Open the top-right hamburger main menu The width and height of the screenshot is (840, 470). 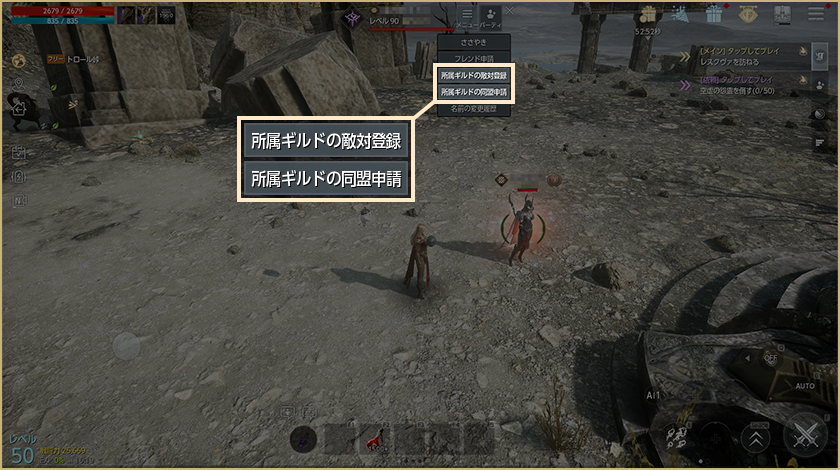tap(815, 14)
